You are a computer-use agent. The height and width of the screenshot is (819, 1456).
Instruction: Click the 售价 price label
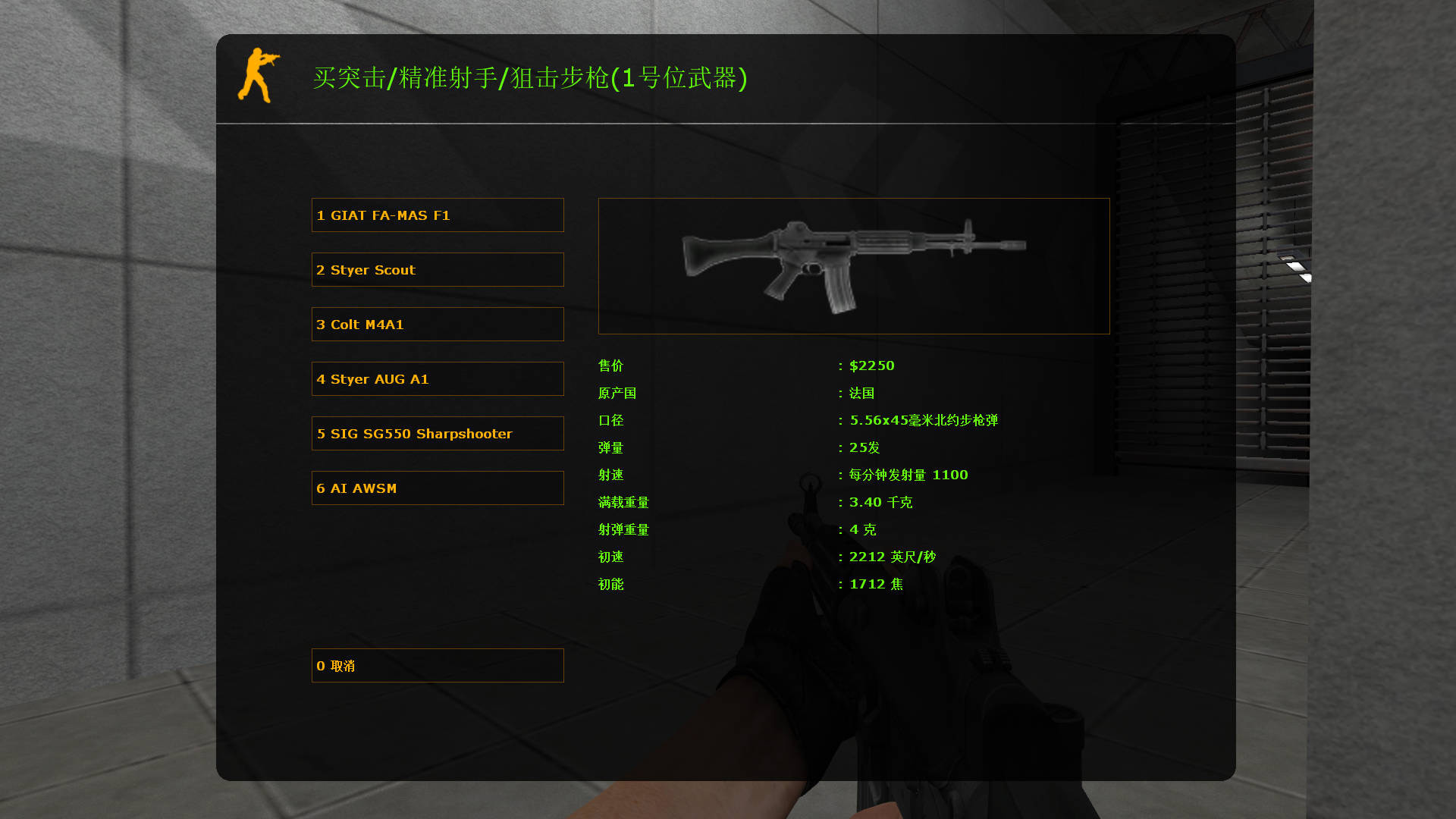coord(610,366)
